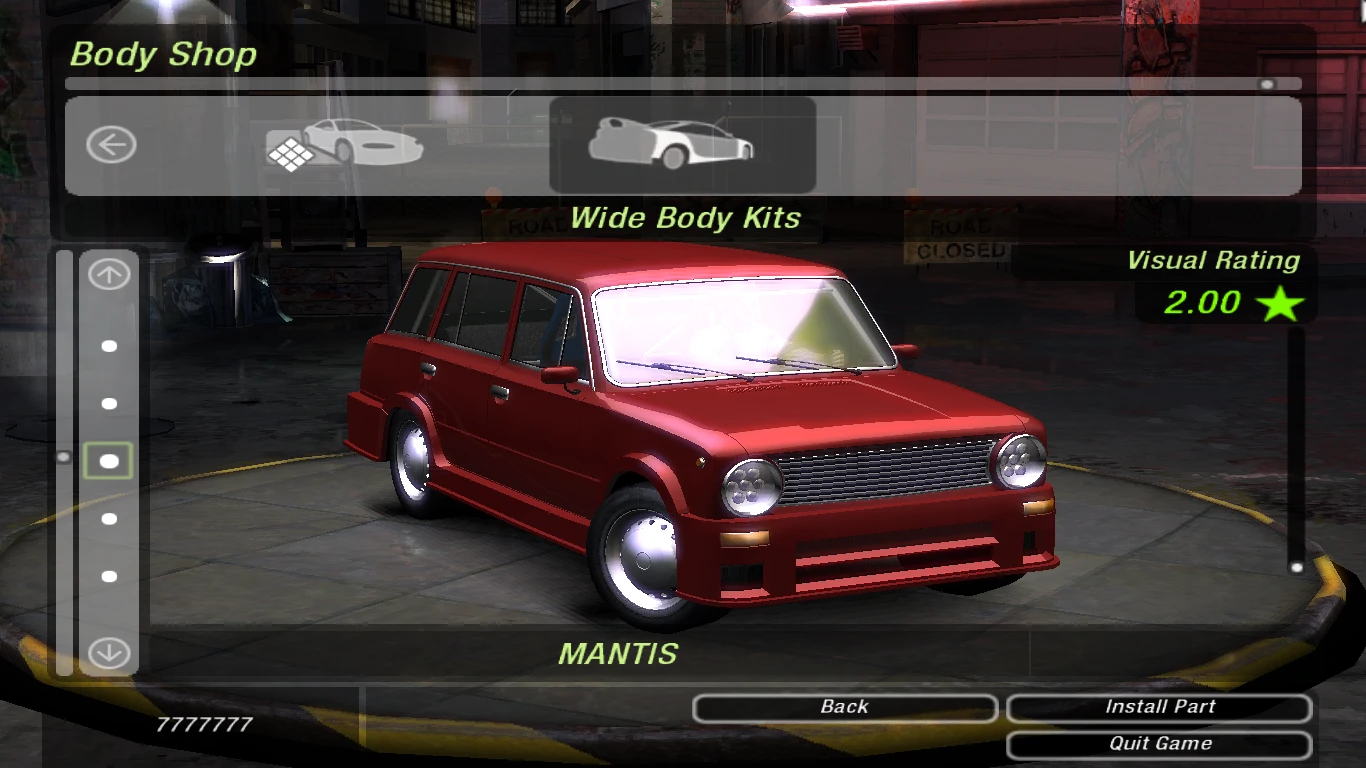The image size is (1366, 768).
Task: Click the green star next to Visual Rating
Action: coord(1279,301)
